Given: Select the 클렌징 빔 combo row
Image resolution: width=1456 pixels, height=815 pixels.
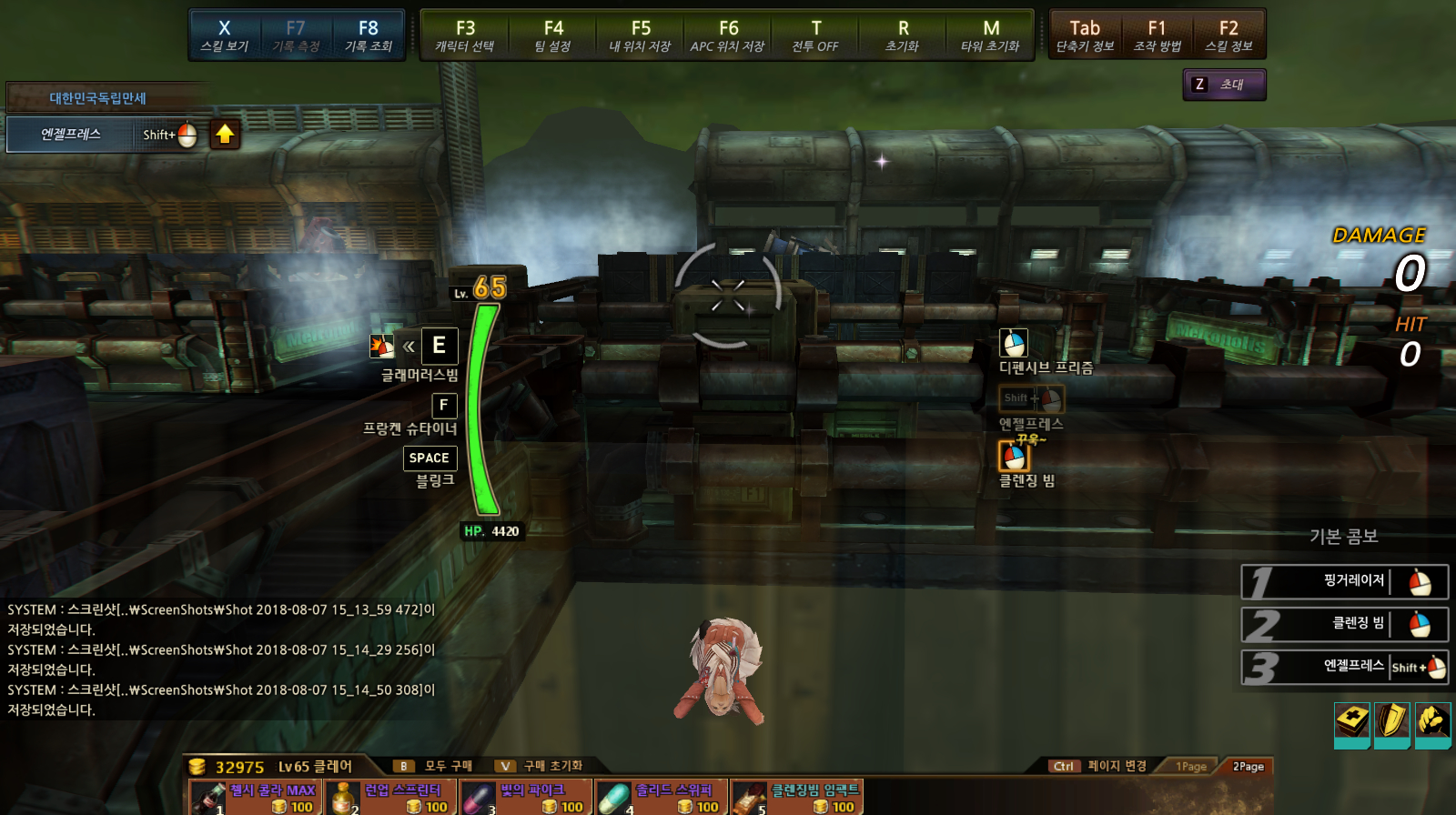Looking at the screenshot, I should (1345, 625).
